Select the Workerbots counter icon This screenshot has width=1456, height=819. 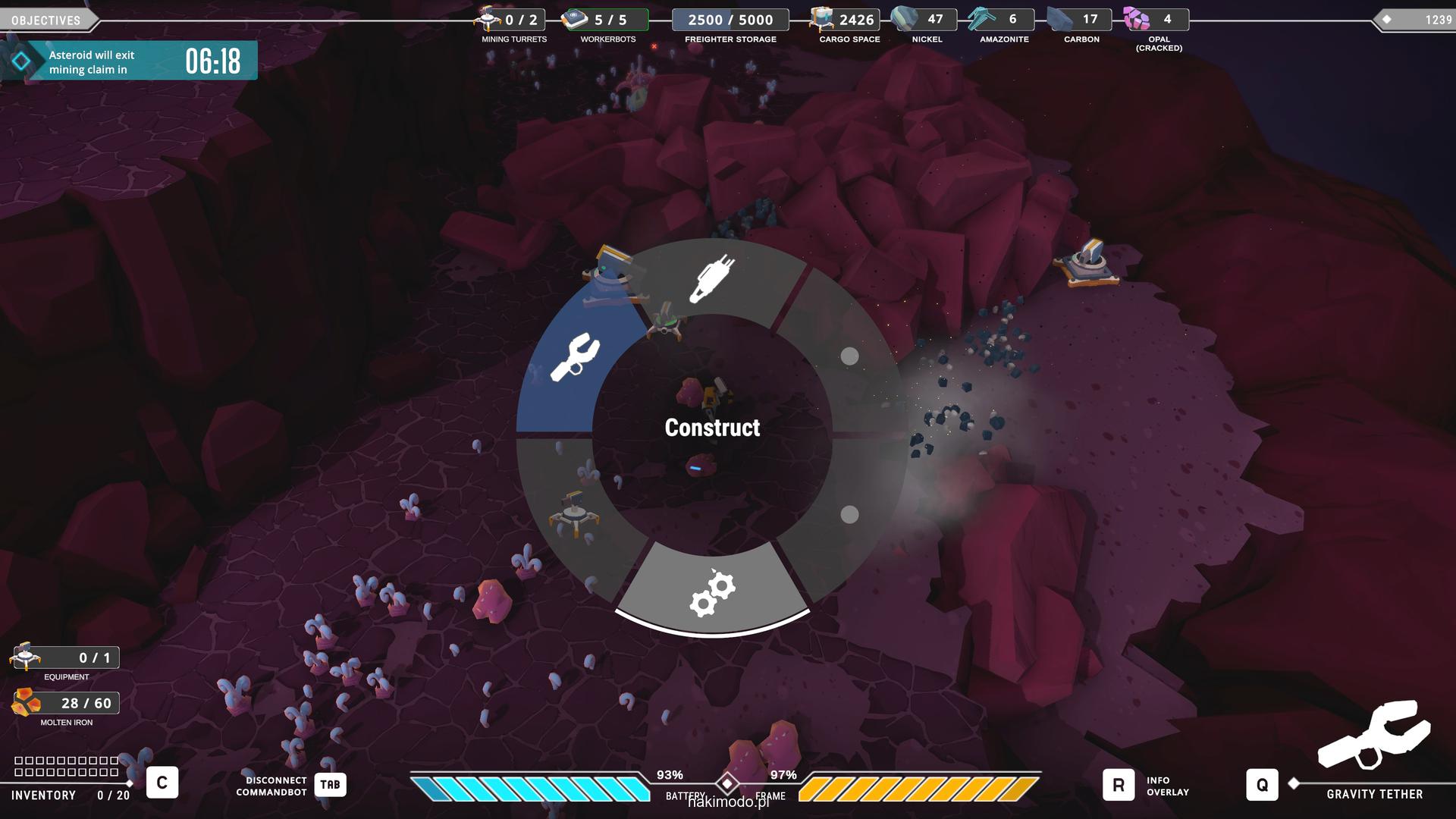[576, 19]
